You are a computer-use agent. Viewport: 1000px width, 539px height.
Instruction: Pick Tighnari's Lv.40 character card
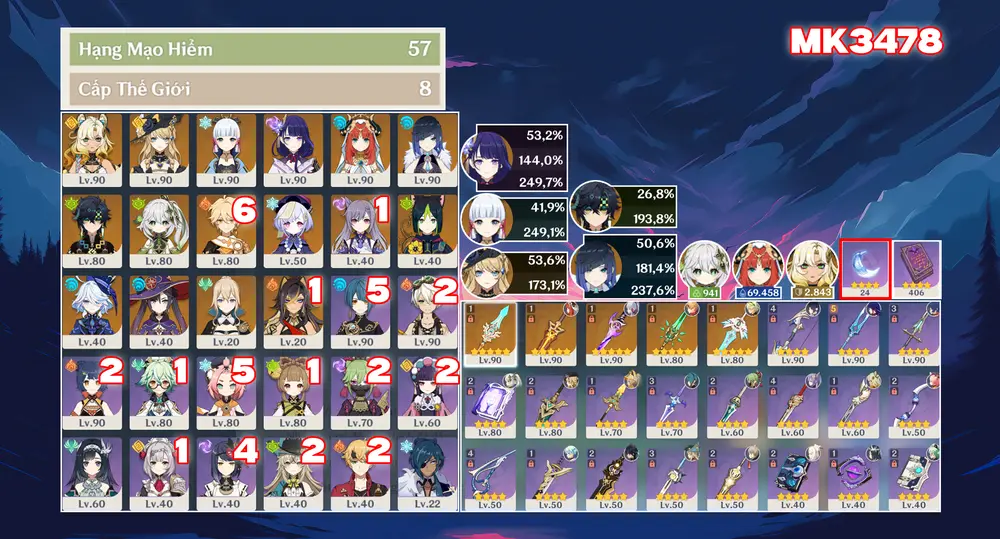pyautogui.click(x=427, y=230)
